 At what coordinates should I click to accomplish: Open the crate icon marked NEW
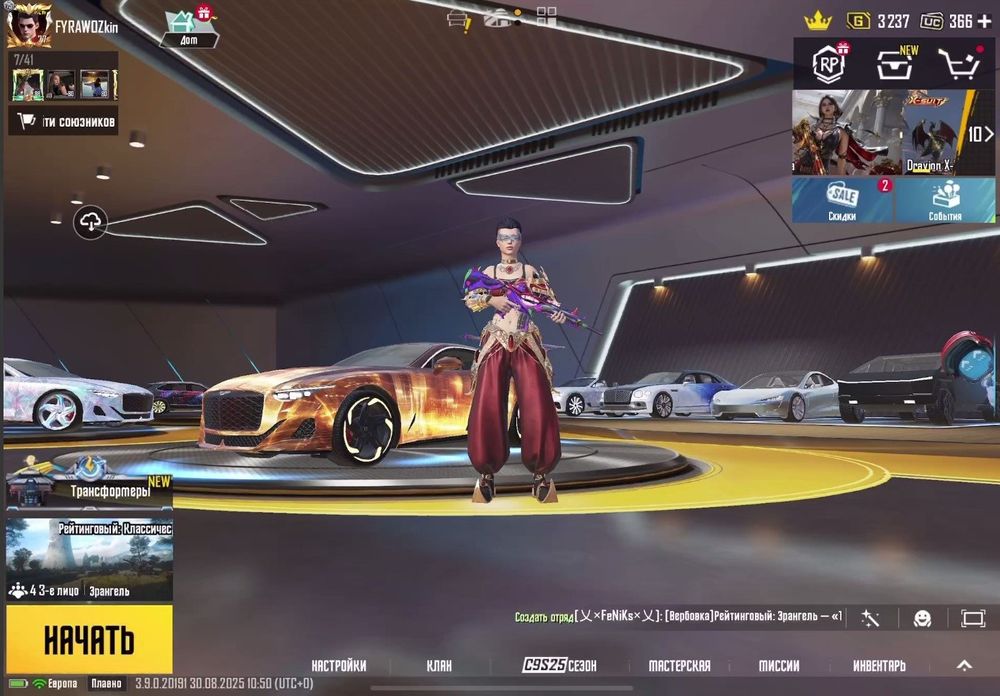(x=894, y=64)
